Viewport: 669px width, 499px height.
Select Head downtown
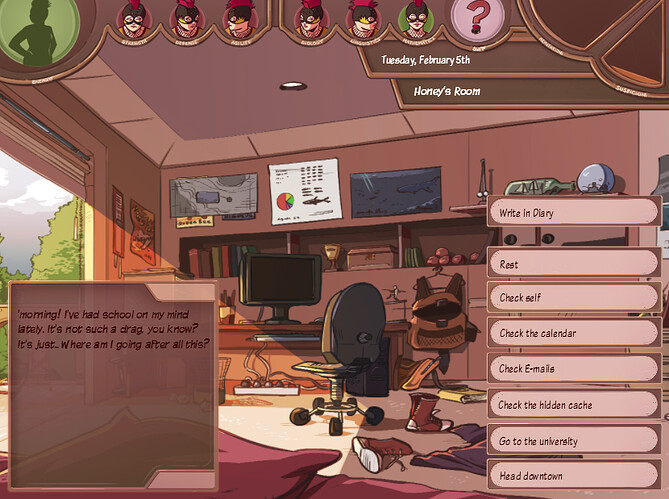pyautogui.click(x=572, y=476)
